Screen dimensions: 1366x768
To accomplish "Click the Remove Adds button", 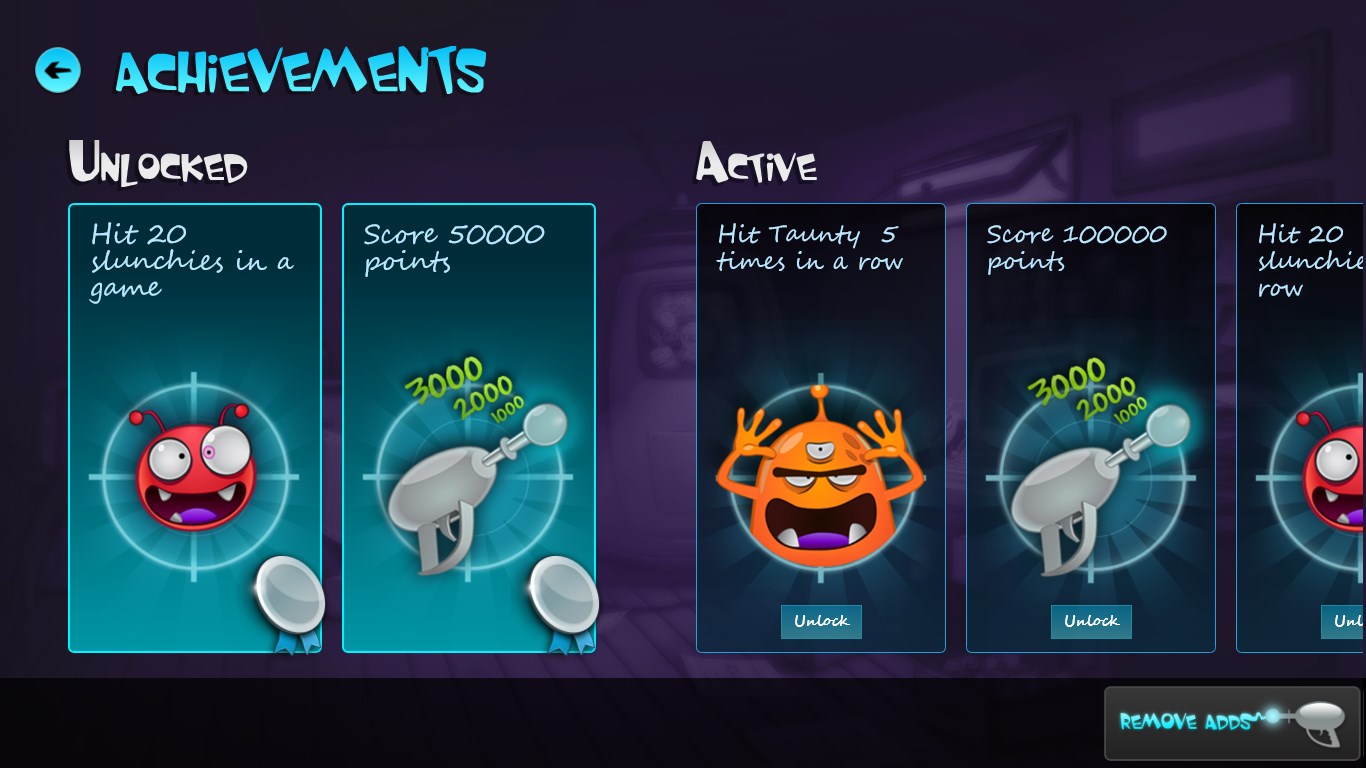I will [x=1232, y=722].
